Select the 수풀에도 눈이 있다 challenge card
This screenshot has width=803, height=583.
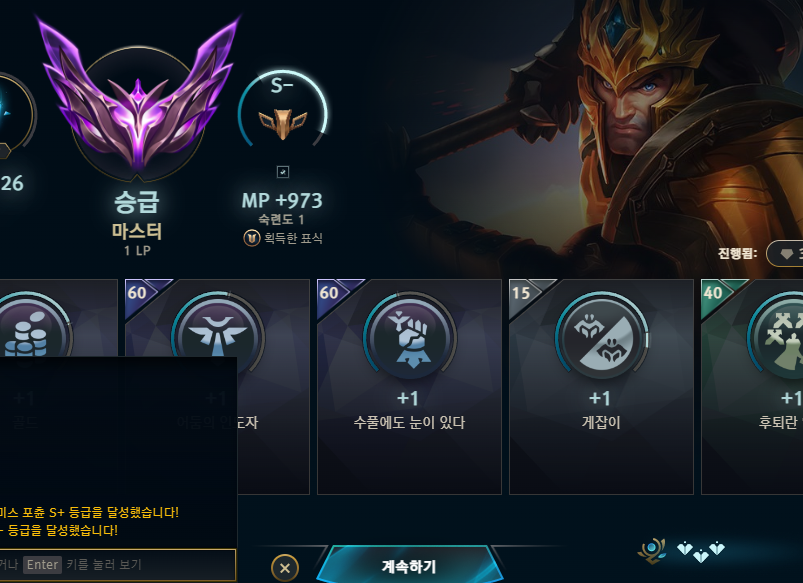408,386
